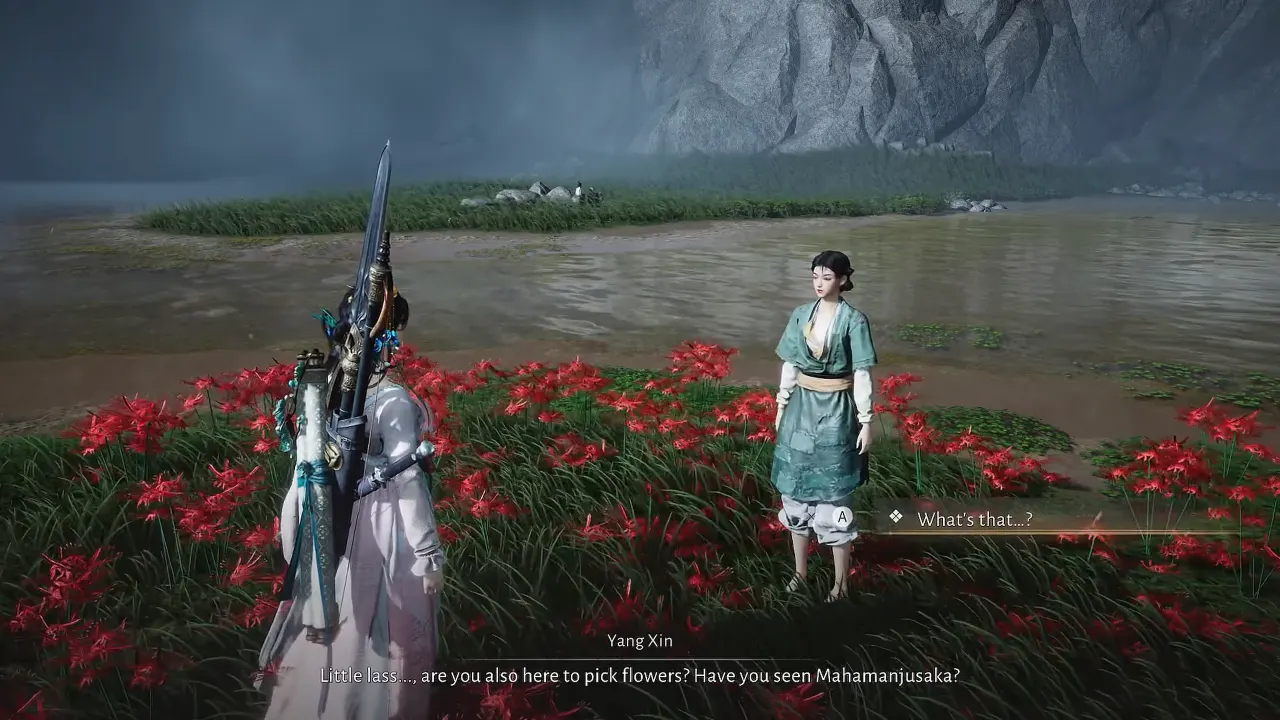
Task: Choose the "What's that...?" dialogue reply
Action: point(974,519)
